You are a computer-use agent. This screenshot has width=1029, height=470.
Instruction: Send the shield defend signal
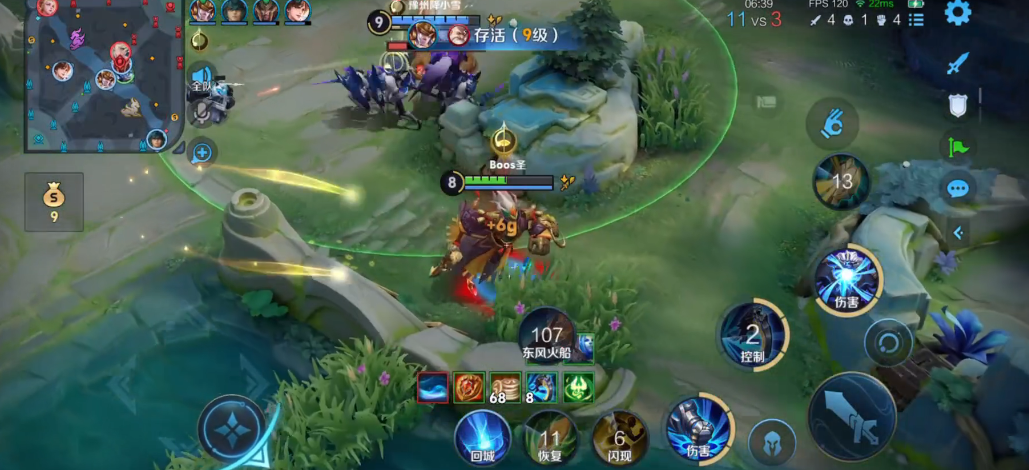[958, 106]
